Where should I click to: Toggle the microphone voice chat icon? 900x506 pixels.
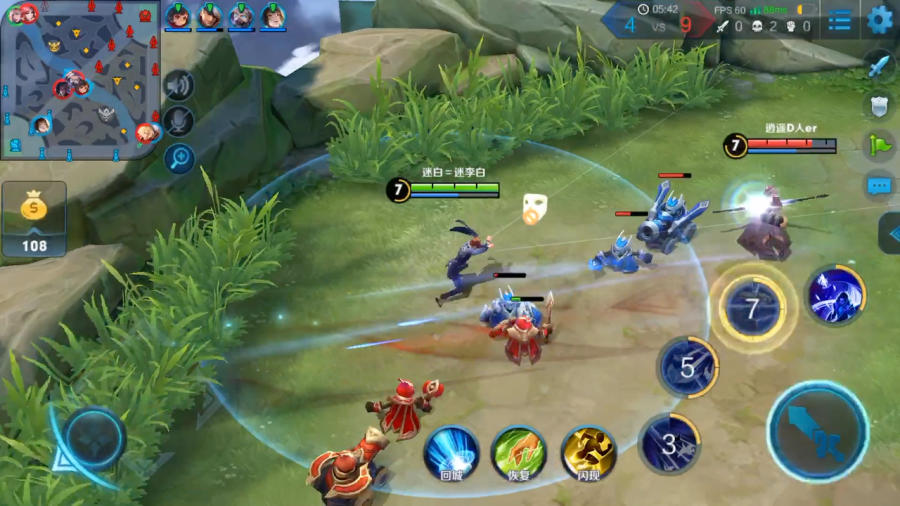point(179,122)
